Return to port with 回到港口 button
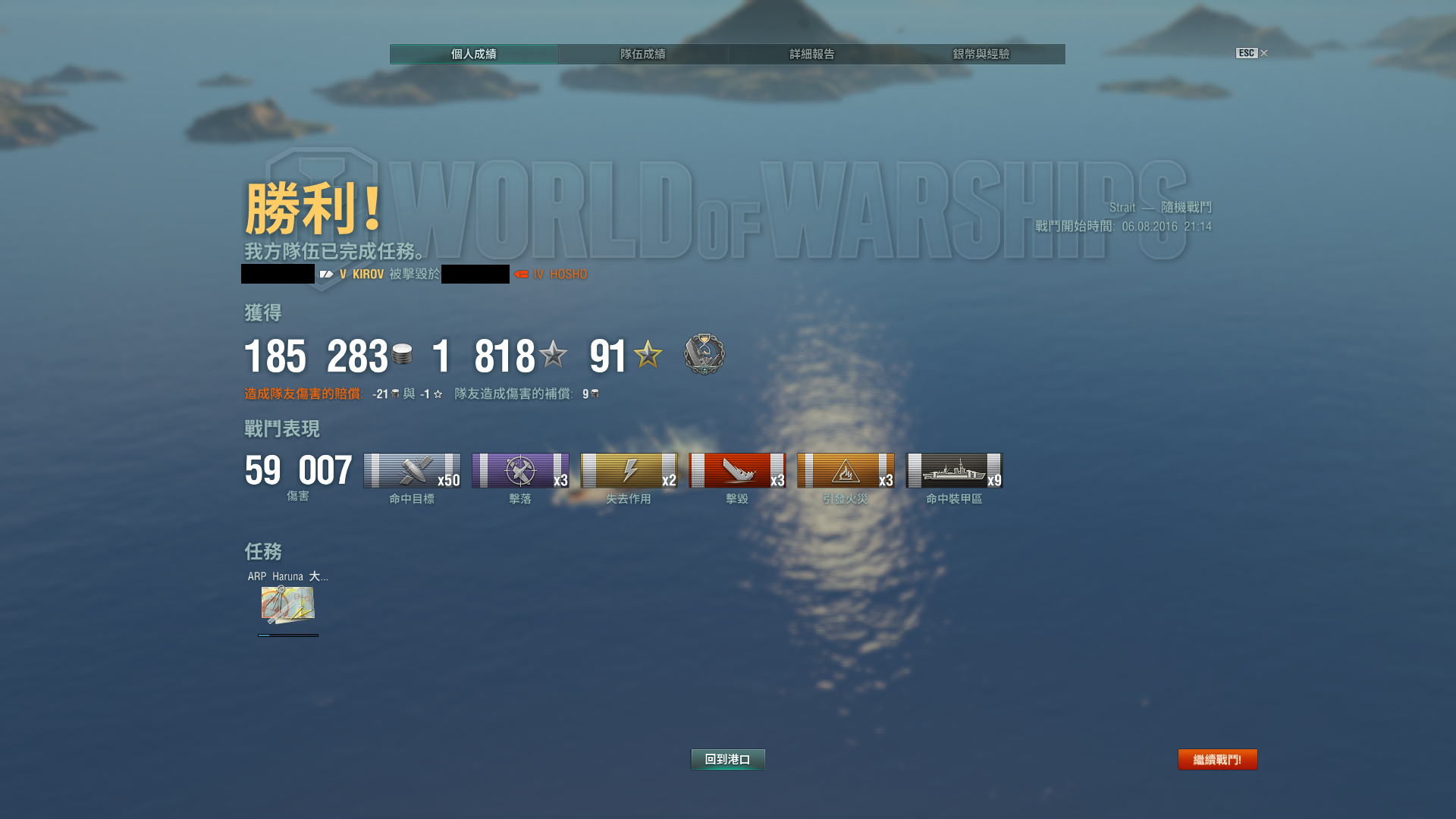 727,759
